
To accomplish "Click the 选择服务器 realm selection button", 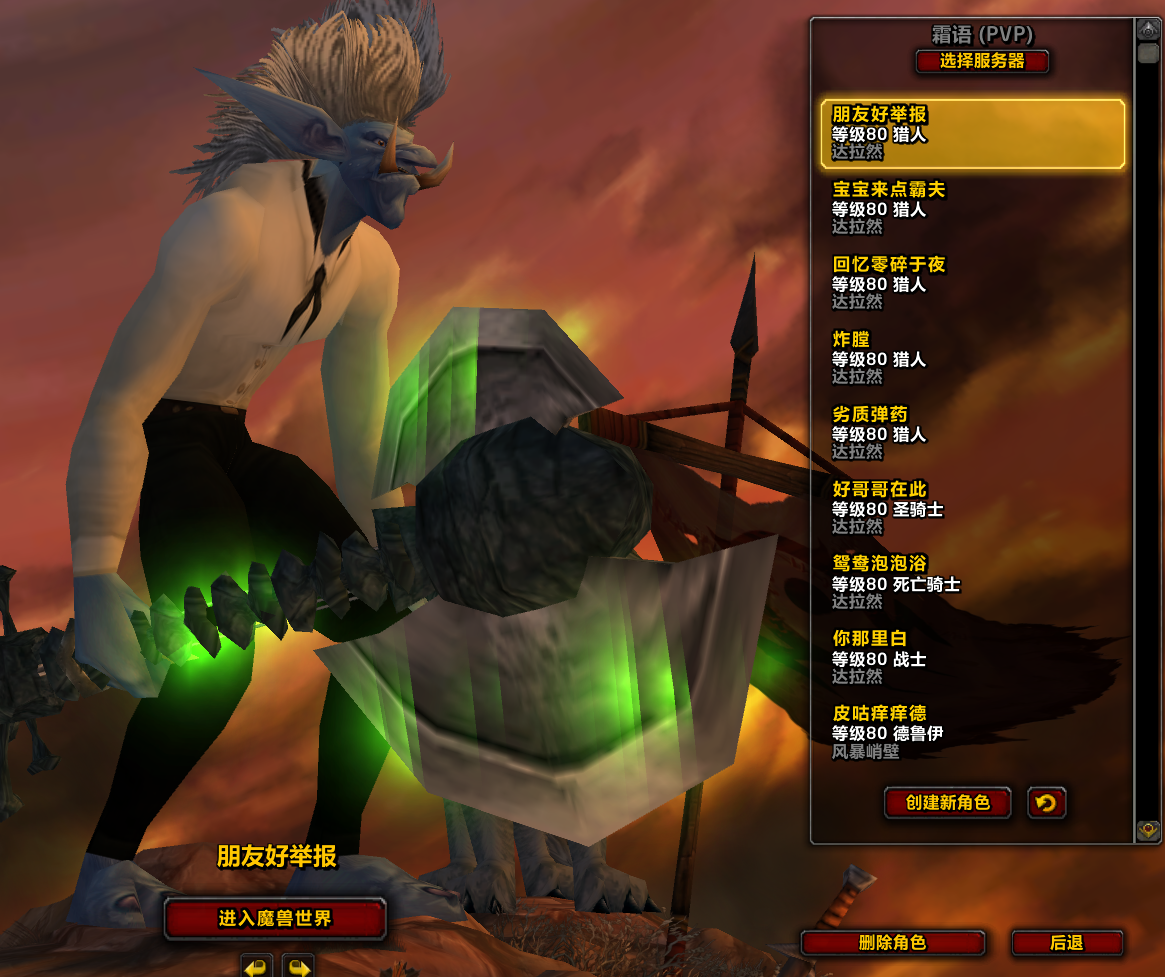I will (982, 61).
